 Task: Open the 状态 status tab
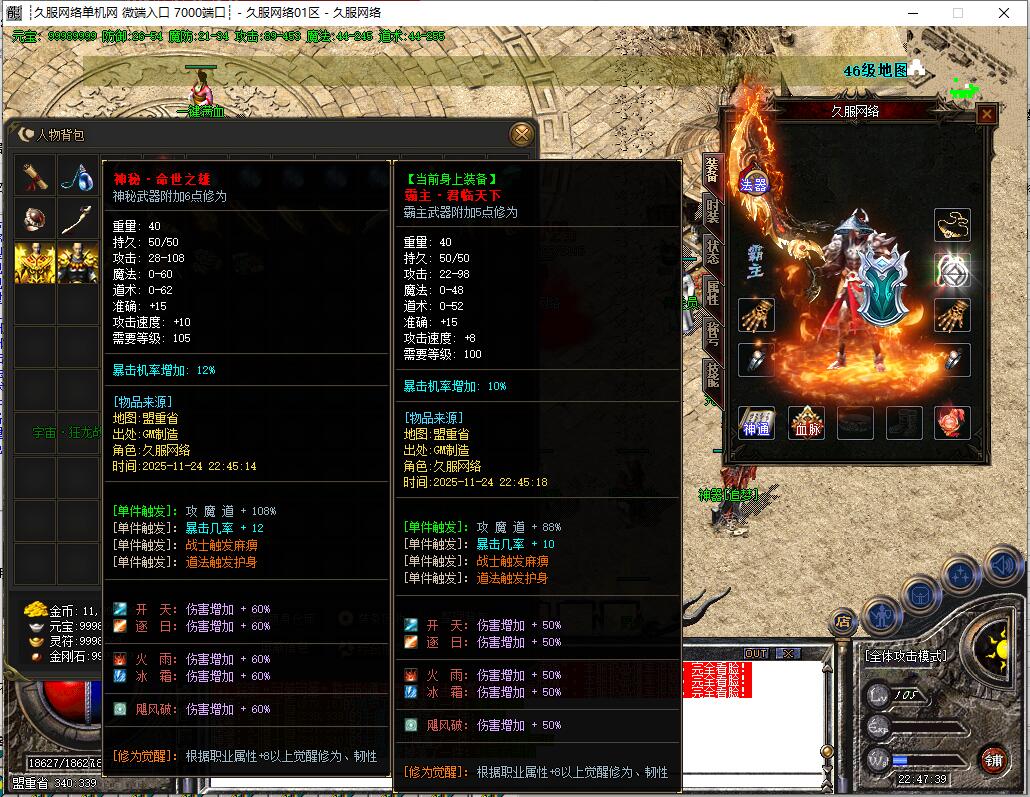click(712, 250)
